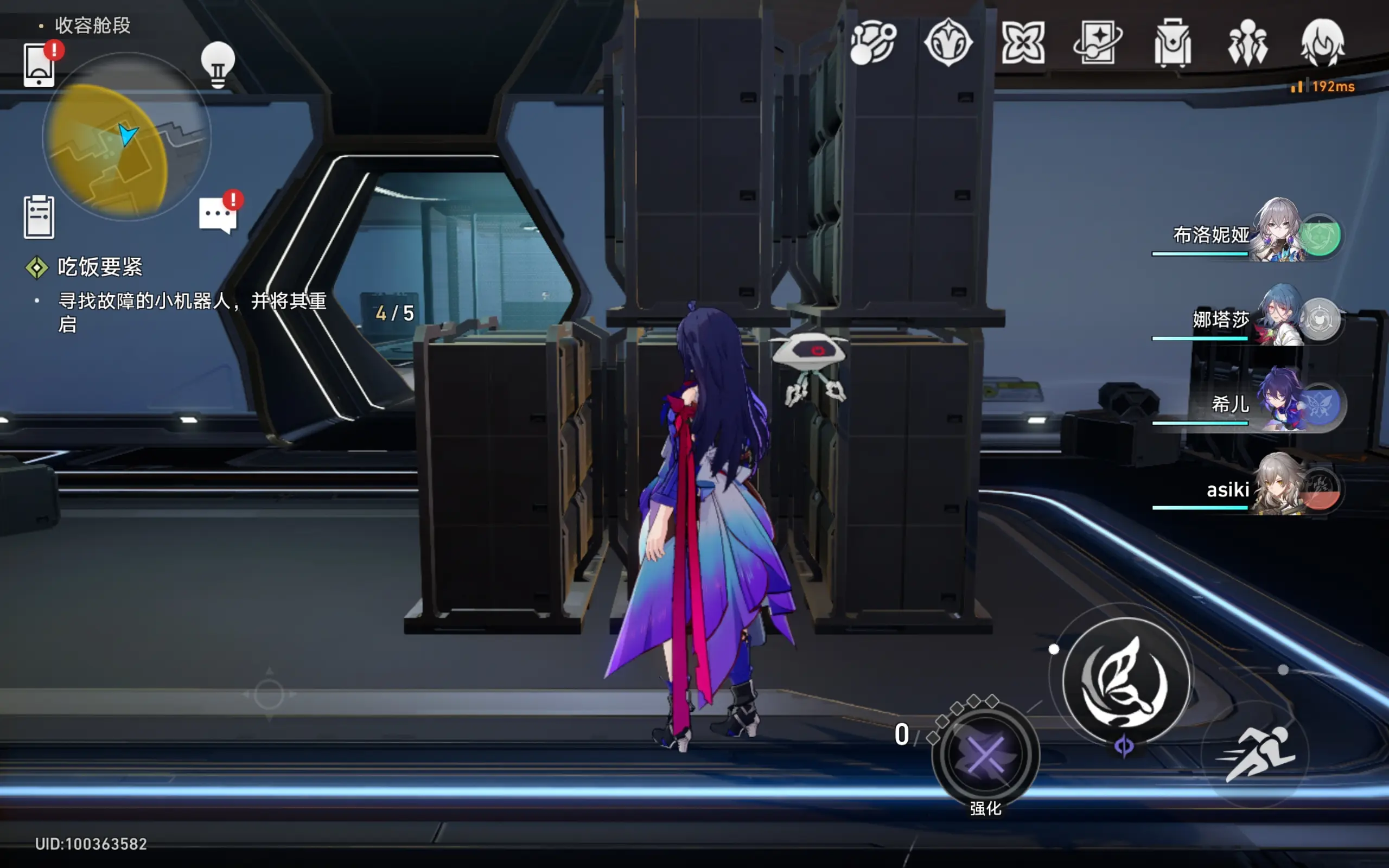
Task: Tap the lightbulb hint icon
Action: tap(218, 65)
